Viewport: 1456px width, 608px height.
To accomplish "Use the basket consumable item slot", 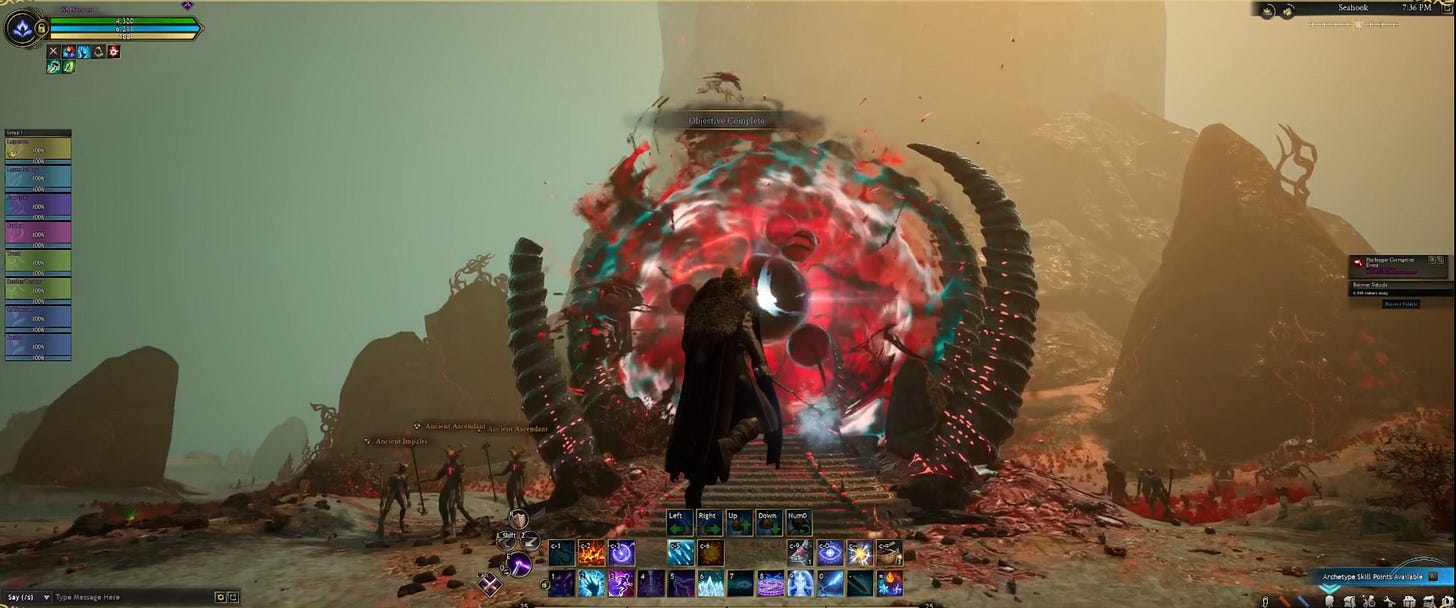I will [888, 552].
